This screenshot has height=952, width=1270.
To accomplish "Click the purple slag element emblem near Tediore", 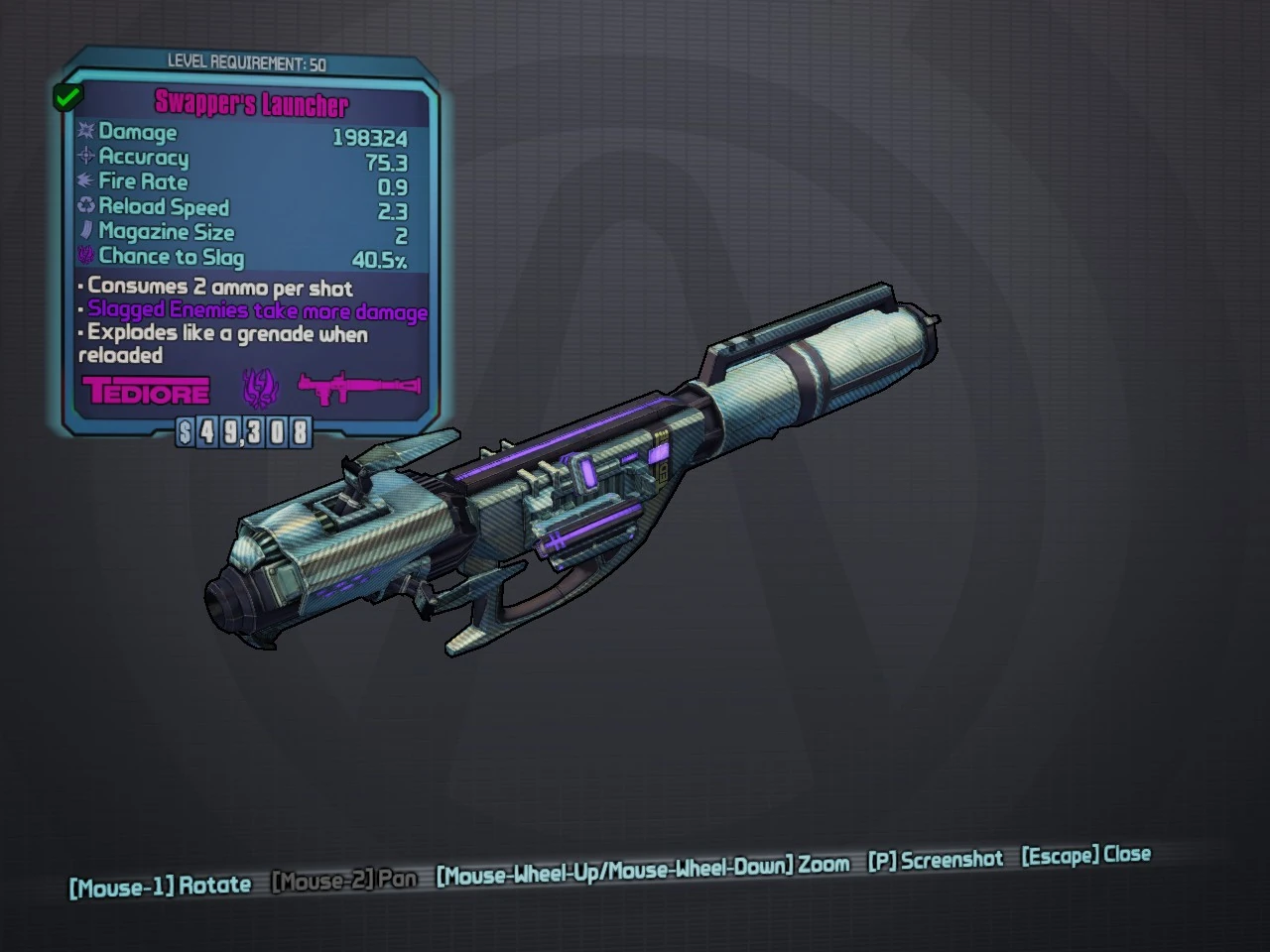I will click(260, 386).
